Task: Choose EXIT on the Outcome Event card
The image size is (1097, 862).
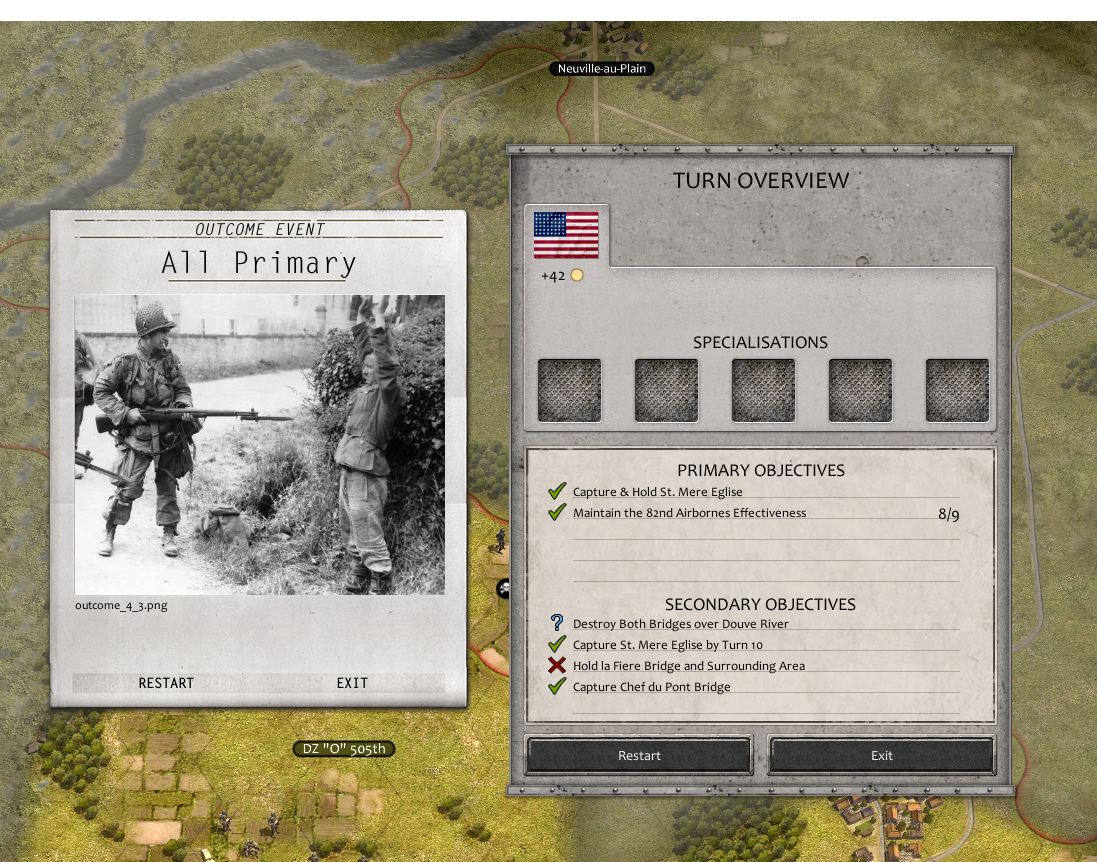Action: pos(352,683)
